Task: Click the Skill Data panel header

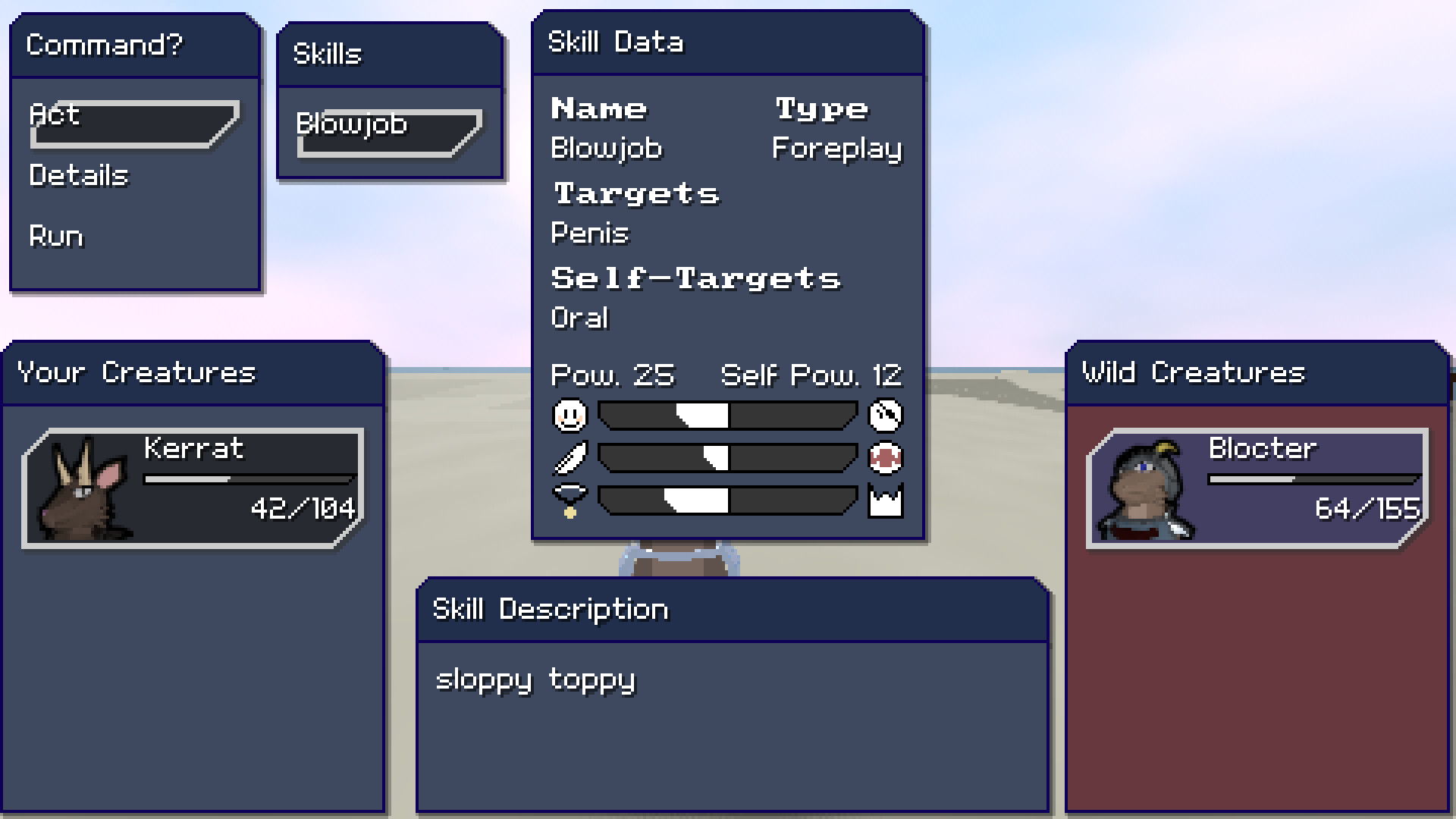Action: coord(616,42)
